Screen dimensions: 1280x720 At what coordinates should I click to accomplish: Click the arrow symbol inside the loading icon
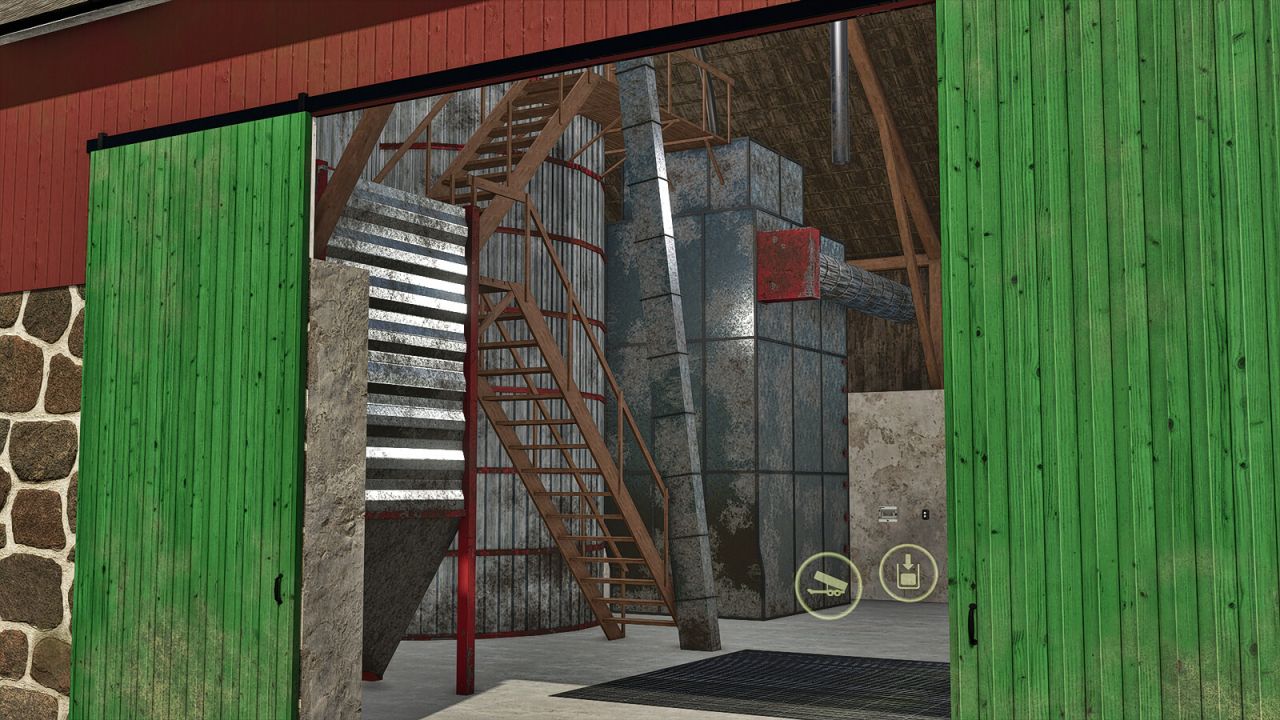(x=907, y=558)
